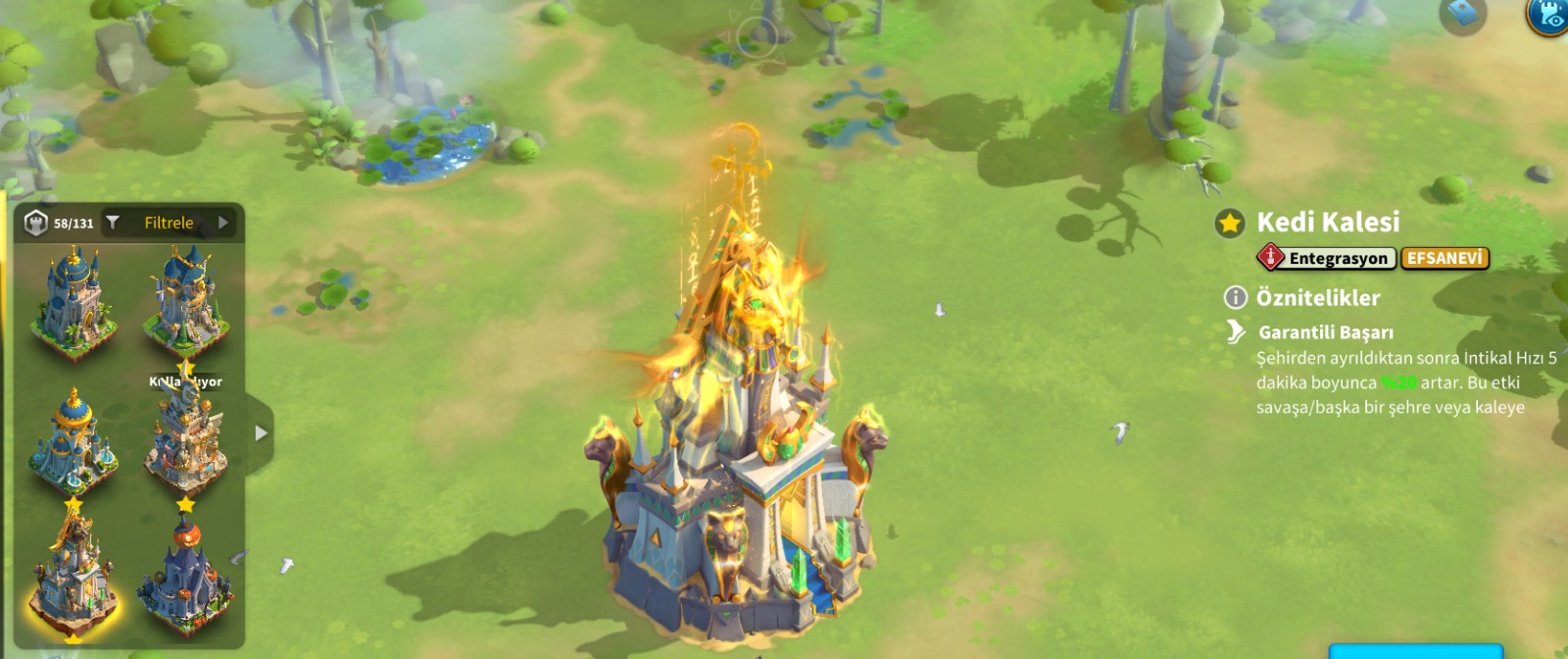Viewport: 1568px width, 659px height.
Task: Choose the pumpkin-topped Halloween castle skin
Action: coord(185,581)
